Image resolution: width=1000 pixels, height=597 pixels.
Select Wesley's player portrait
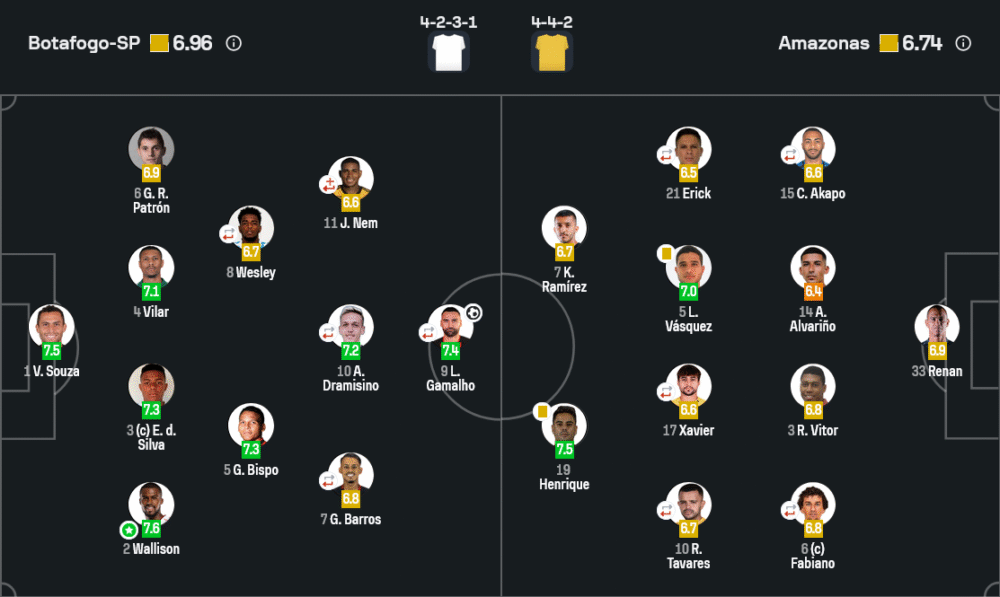[251, 229]
